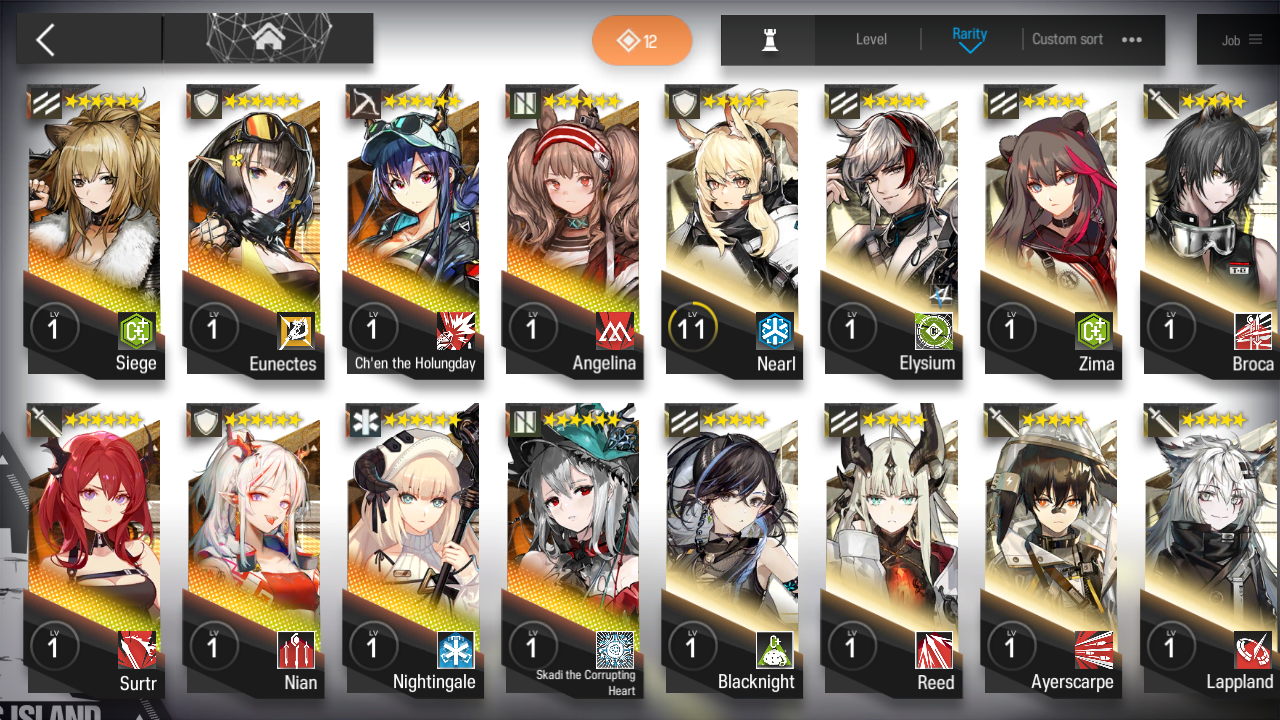This screenshot has width=1280, height=720.
Task: Expand the ellipsis for more sort options
Action: coord(1132,39)
